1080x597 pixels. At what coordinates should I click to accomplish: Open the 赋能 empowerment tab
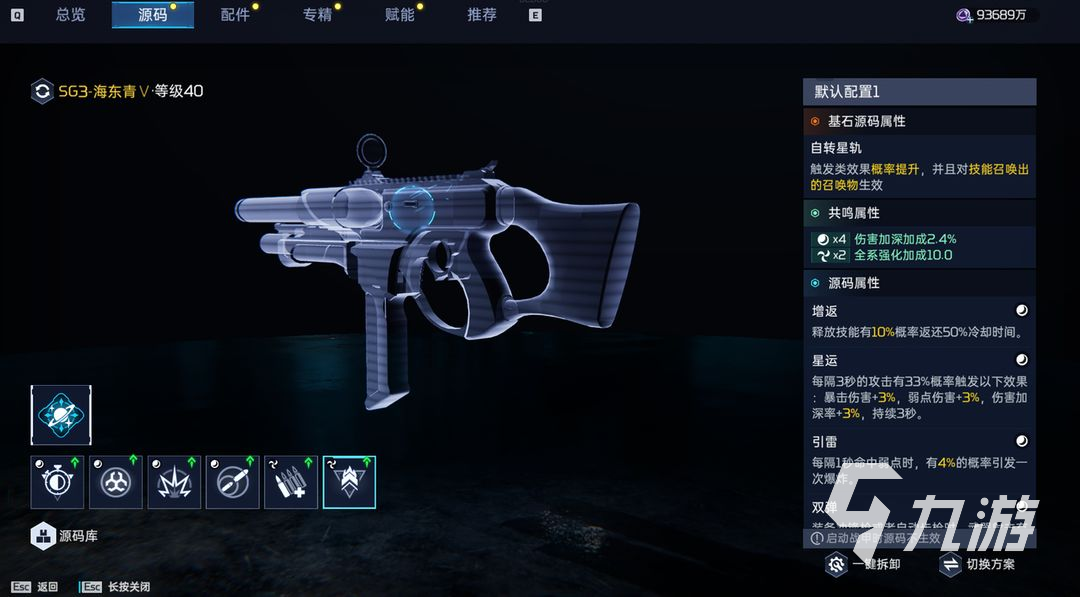tap(399, 15)
